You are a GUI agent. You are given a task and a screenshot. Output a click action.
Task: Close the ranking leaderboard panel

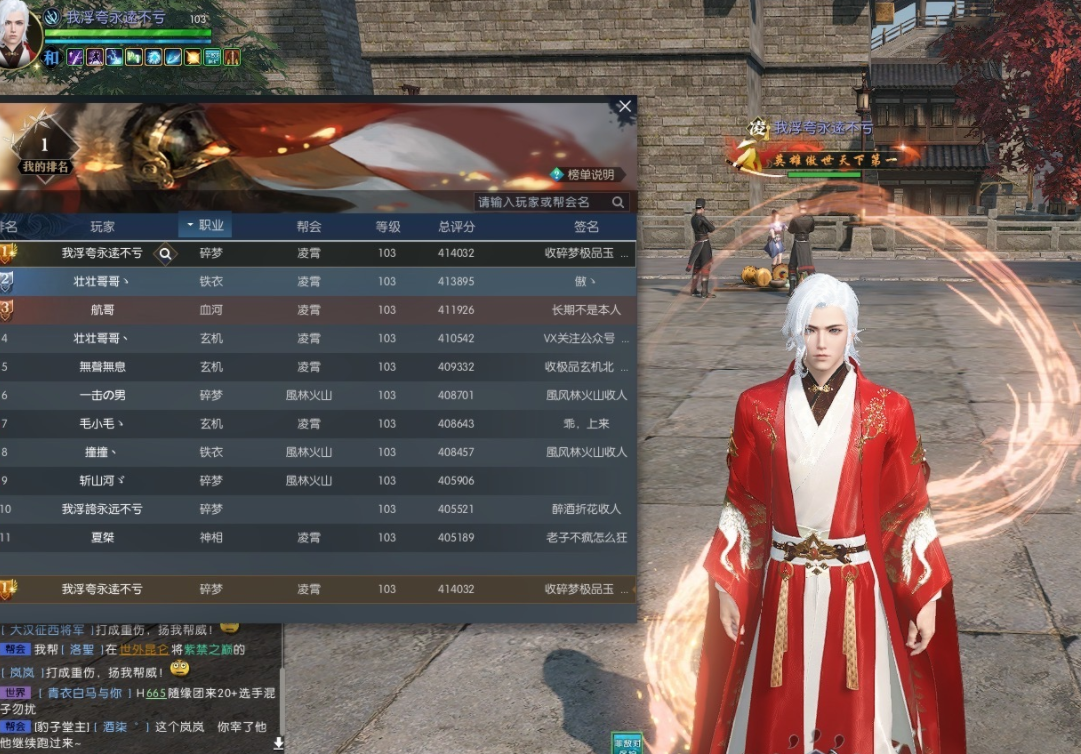pos(625,106)
